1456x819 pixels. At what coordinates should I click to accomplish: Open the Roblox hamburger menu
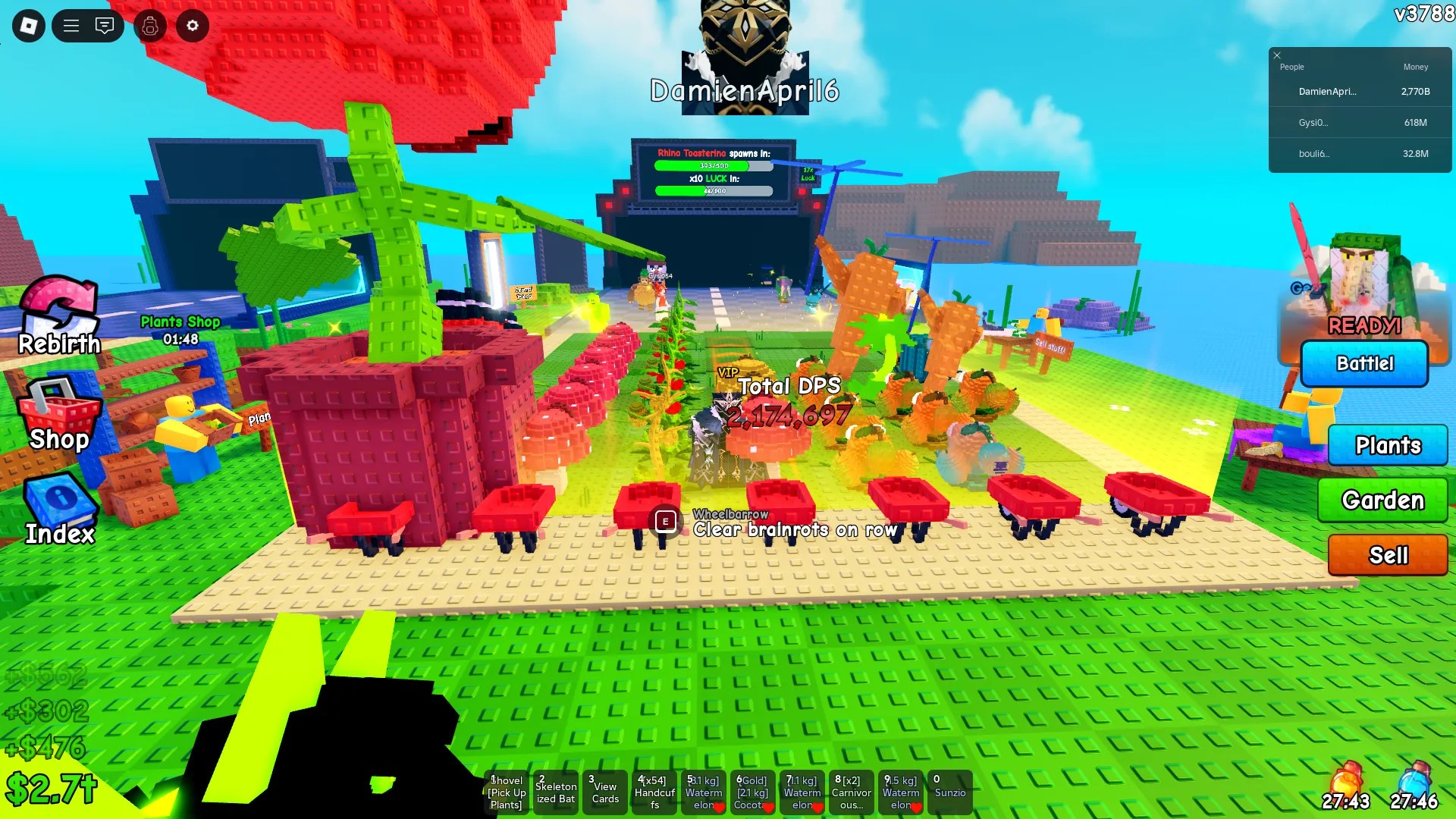(71, 25)
